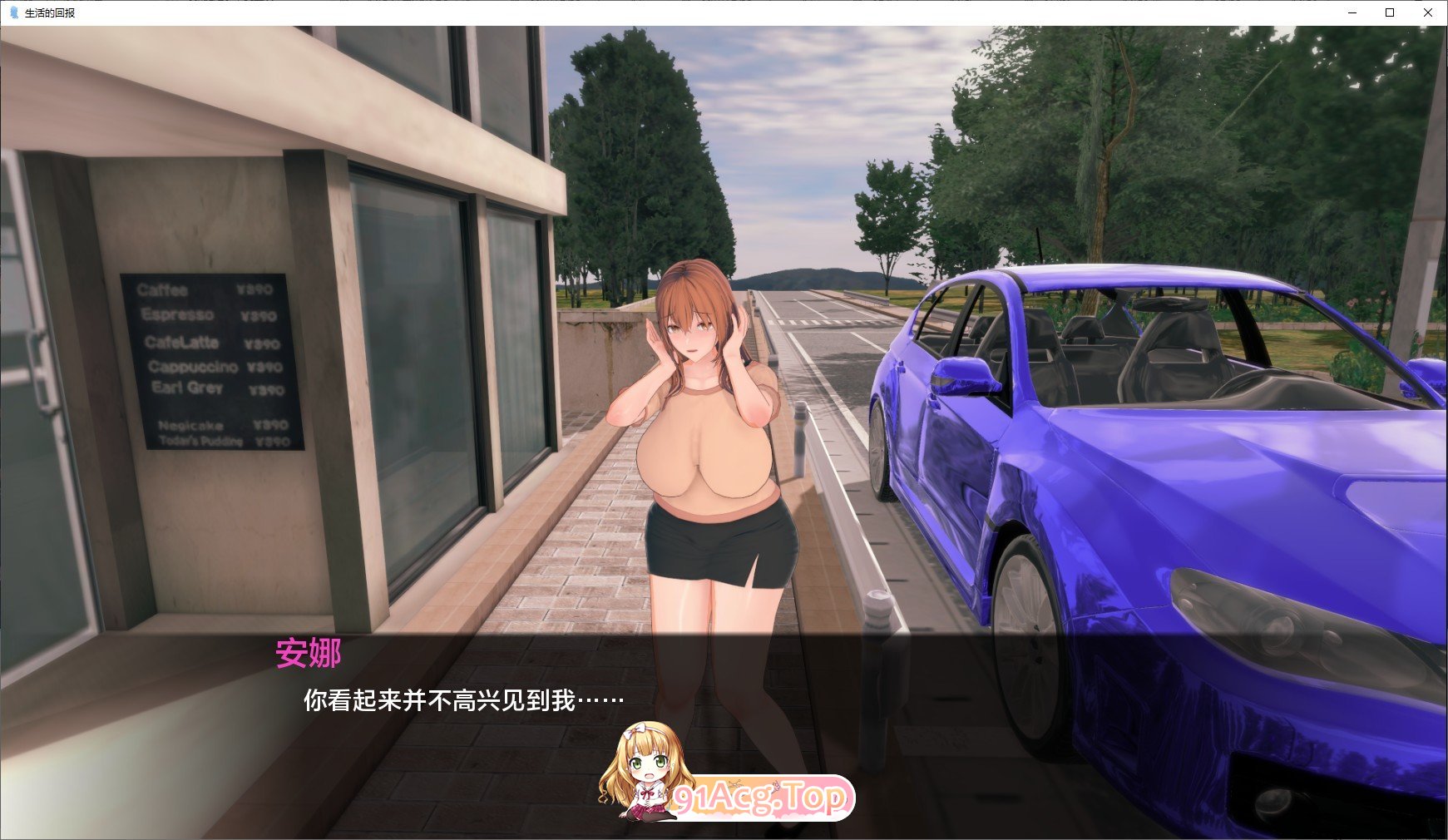1448x840 pixels.
Task: Click the dialogue text to advance the story
Action: click(457, 701)
